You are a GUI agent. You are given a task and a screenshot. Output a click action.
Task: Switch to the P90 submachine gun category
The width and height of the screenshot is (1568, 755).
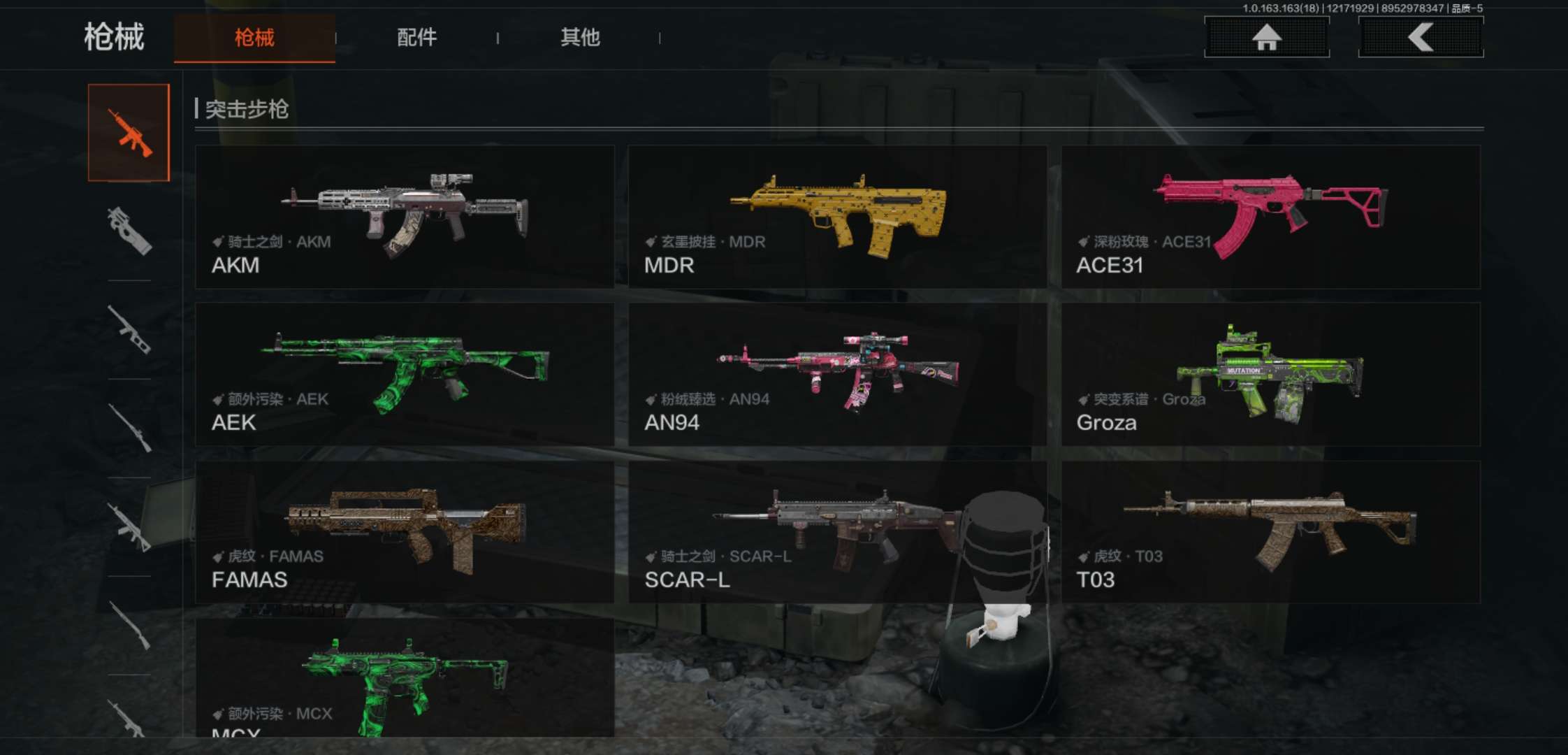[129, 231]
